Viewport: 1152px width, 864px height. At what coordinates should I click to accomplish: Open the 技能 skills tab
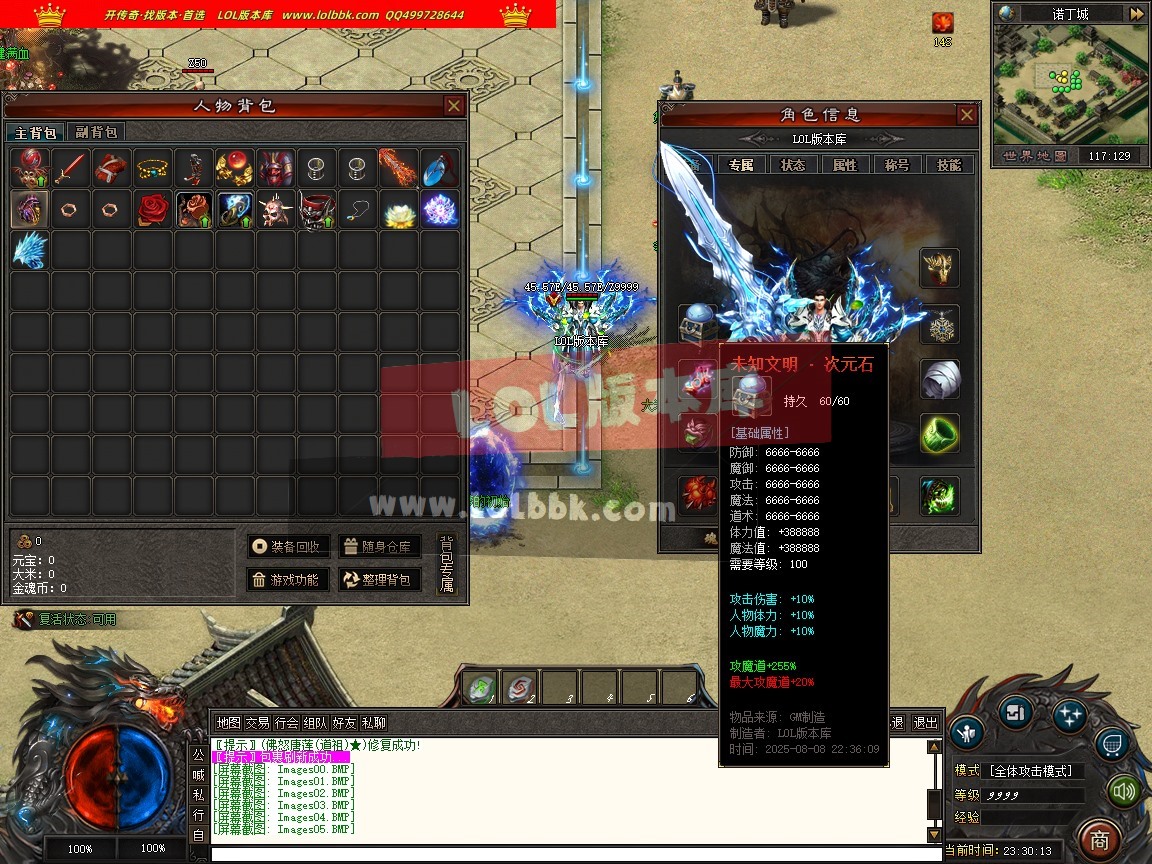tap(948, 165)
